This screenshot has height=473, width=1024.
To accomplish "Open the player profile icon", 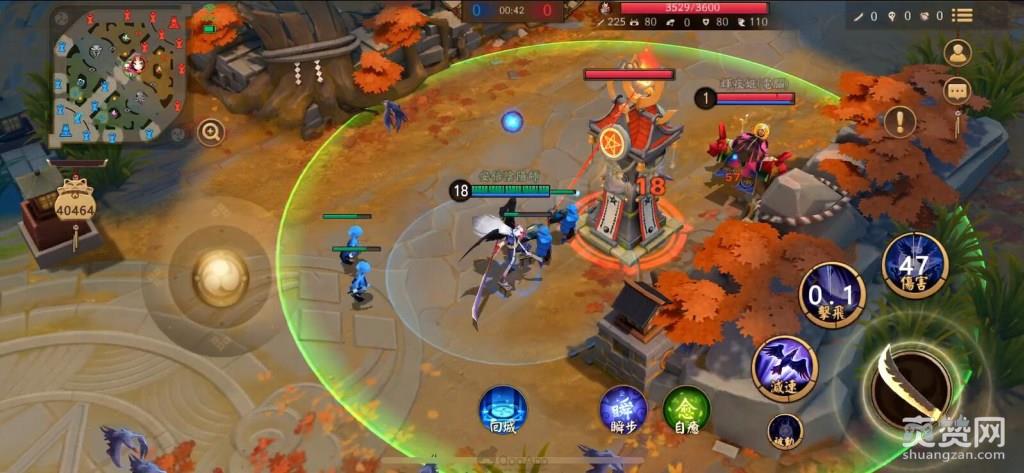I will (958, 53).
